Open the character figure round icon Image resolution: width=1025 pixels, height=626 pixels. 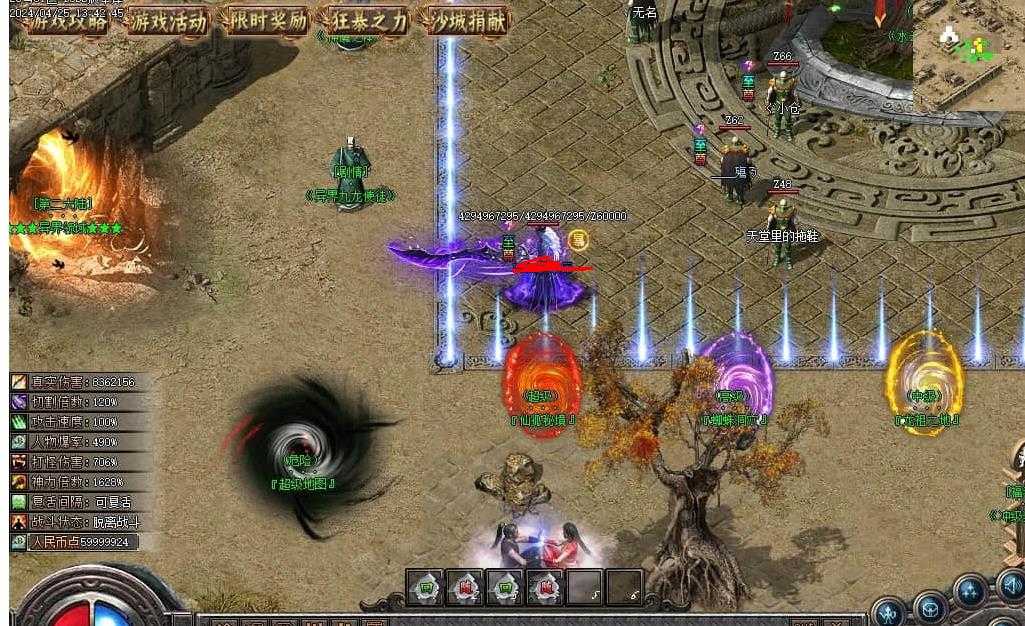pyautogui.click(x=888, y=611)
